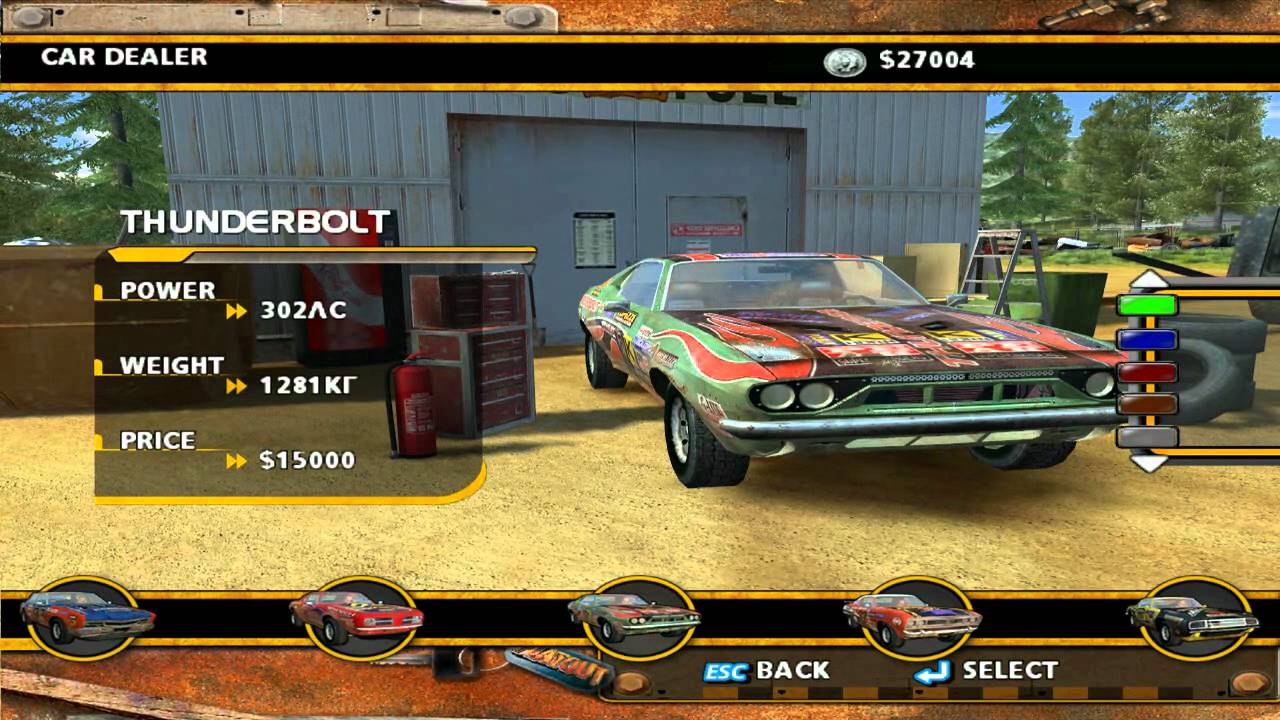Click the double-arrow icon before the WEIGHT value
Viewport: 1280px width, 720px height.
tap(238, 386)
